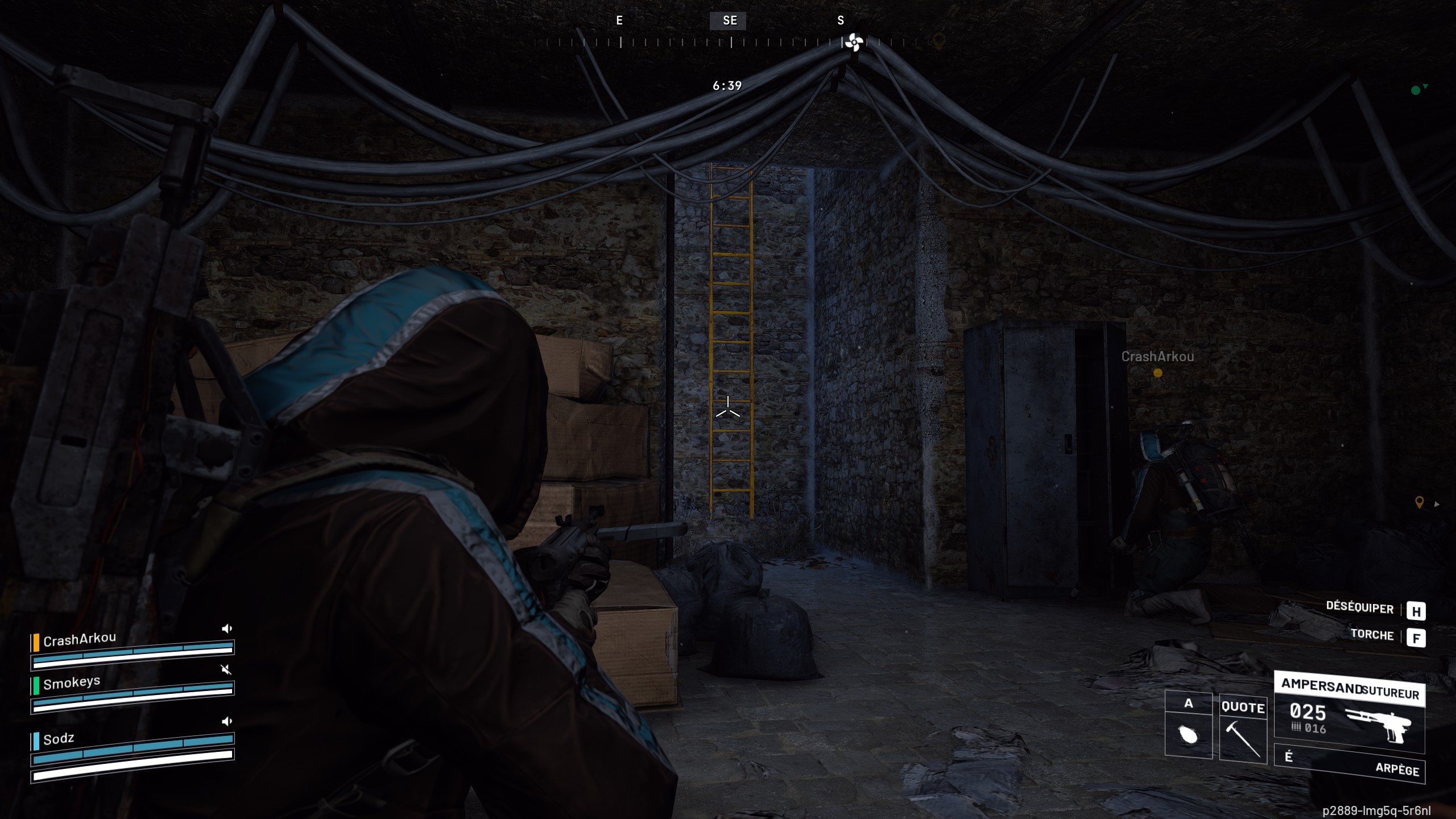Image resolution: width=1456 pixels, height=819 pixels.
Task: Toggle Sodz's voice speaker icon
Action: 227,721
